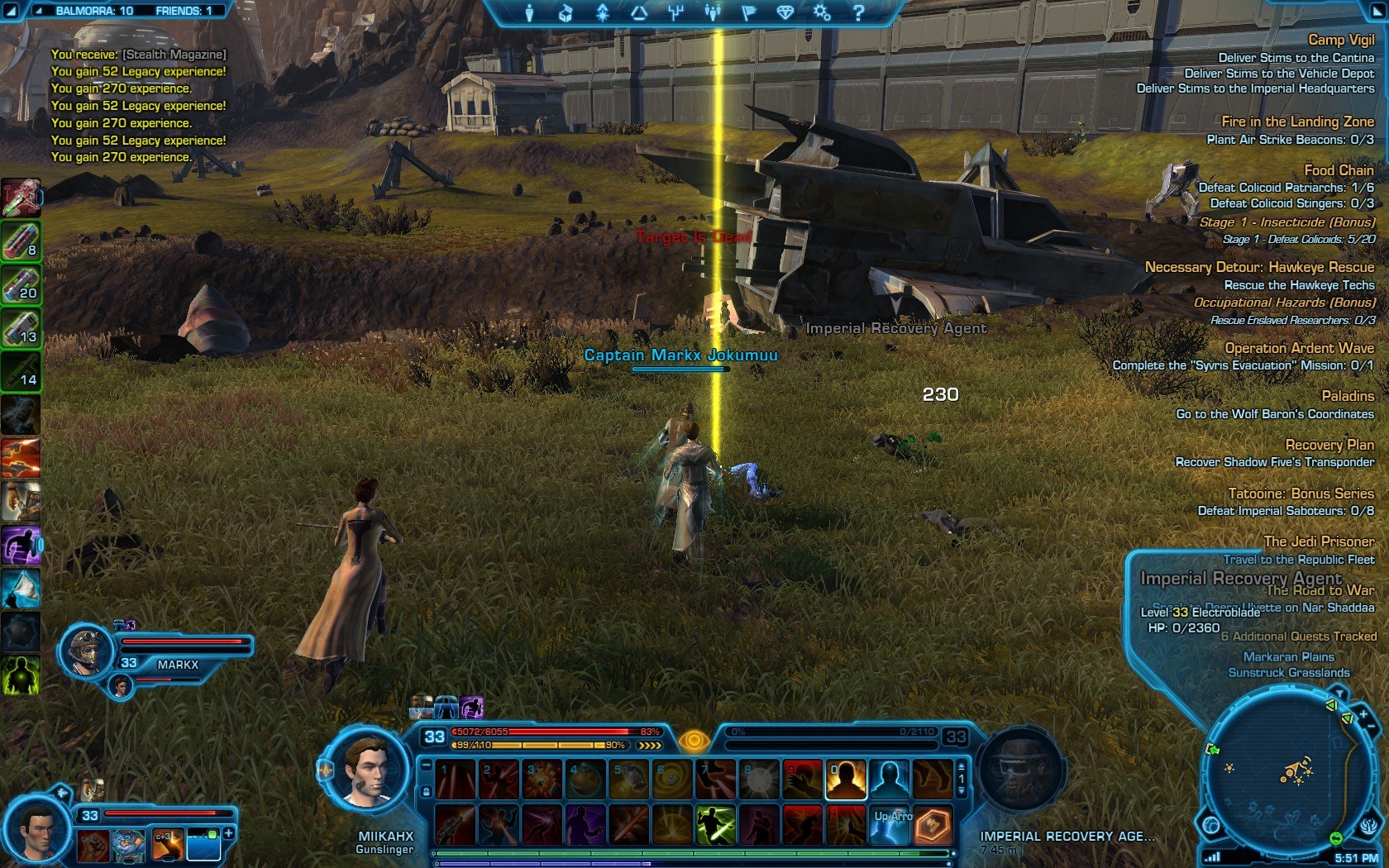Toggle the hotbar lock icon

(x=427, y=791)
